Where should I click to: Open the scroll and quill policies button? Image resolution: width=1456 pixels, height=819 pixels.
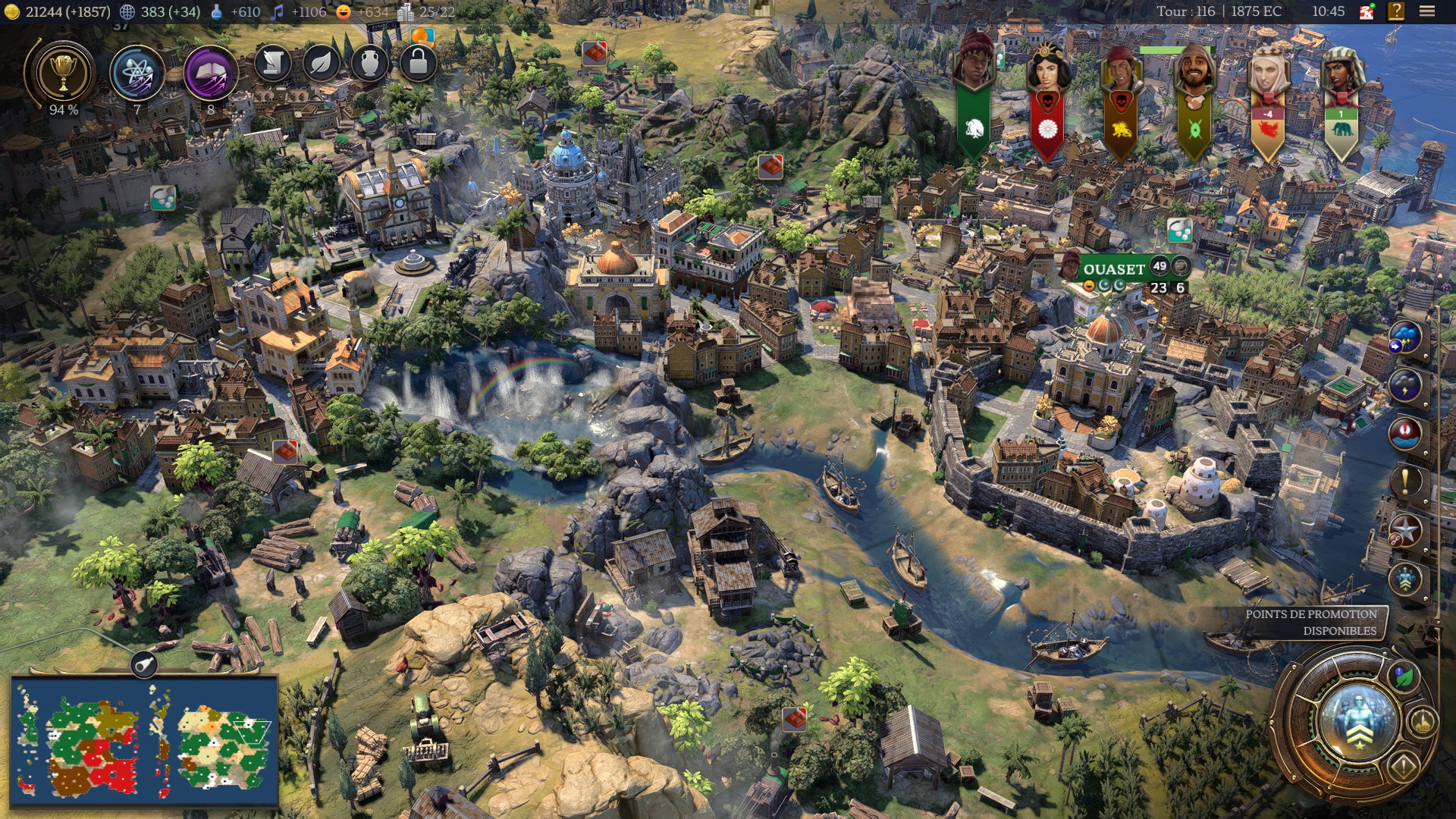[x=271, y=64]
